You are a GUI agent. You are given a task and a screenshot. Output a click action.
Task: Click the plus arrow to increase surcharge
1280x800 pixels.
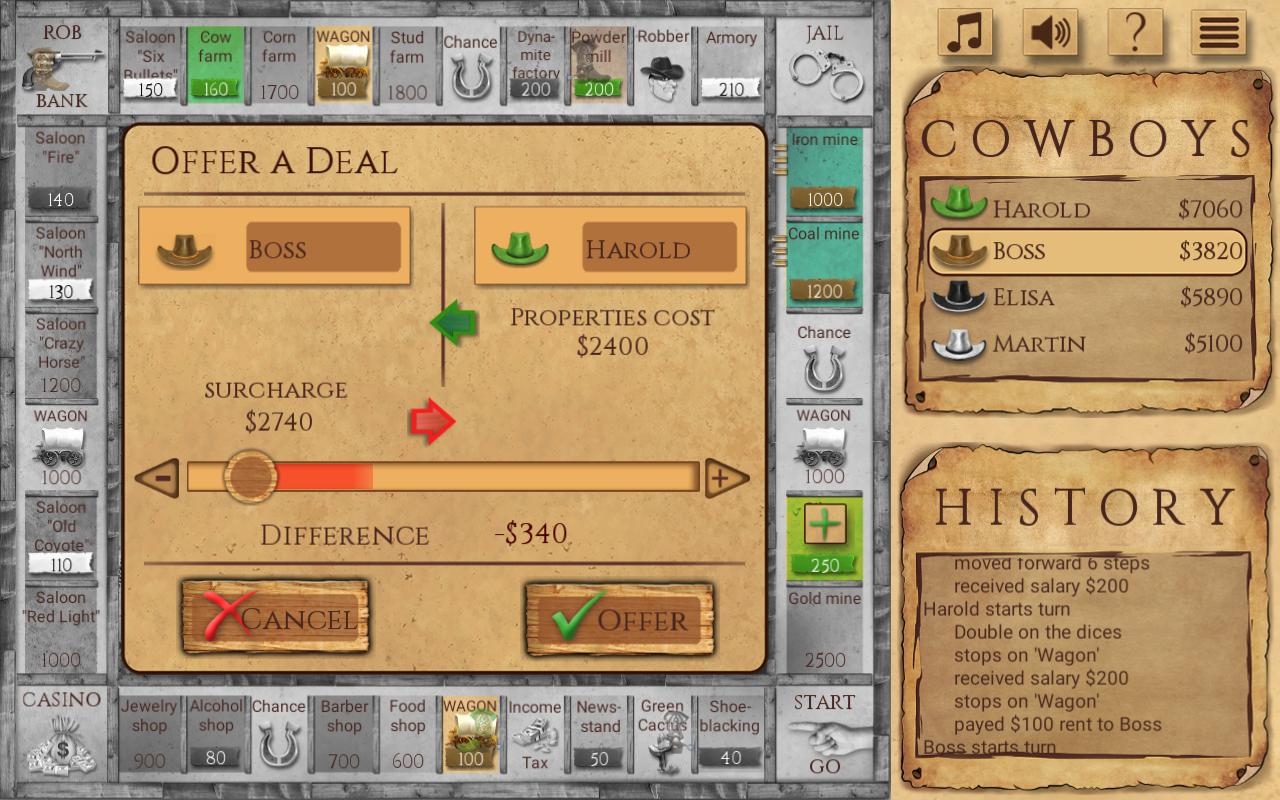(x=729, y=477)
